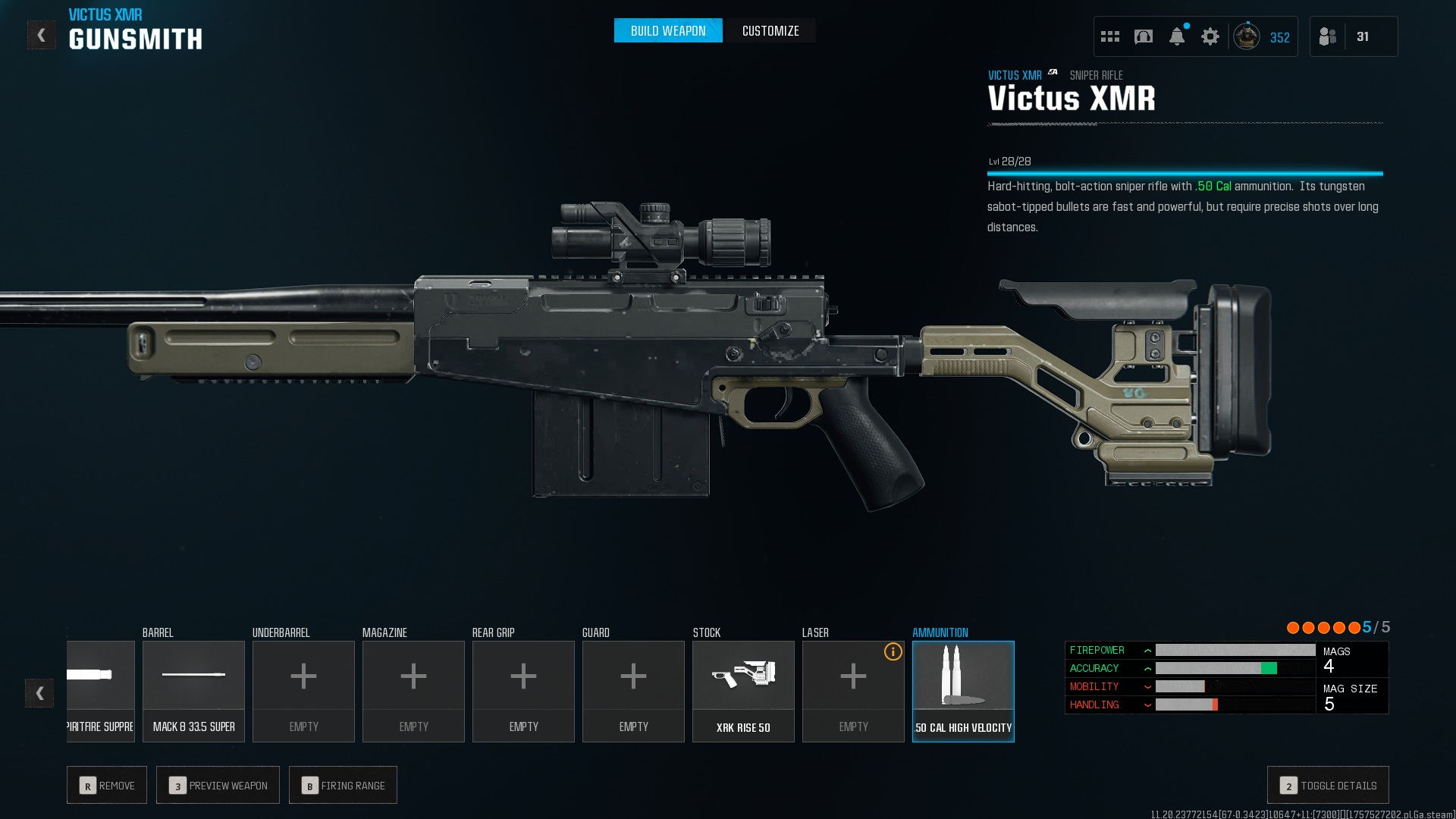The image size is (1456, 819).
Task: Select the Spiritfire suppressor muzzle slot
Action: (x=101, y=691)
